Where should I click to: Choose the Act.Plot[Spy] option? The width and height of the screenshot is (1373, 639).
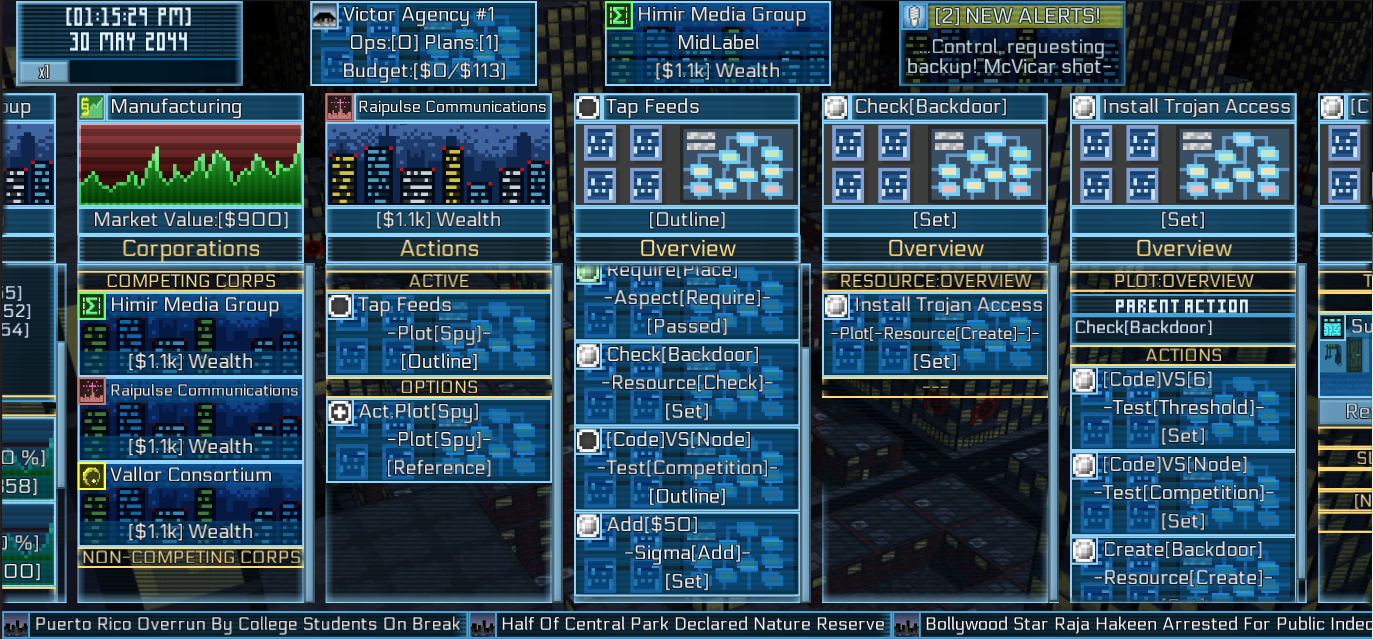coord(439,439)
